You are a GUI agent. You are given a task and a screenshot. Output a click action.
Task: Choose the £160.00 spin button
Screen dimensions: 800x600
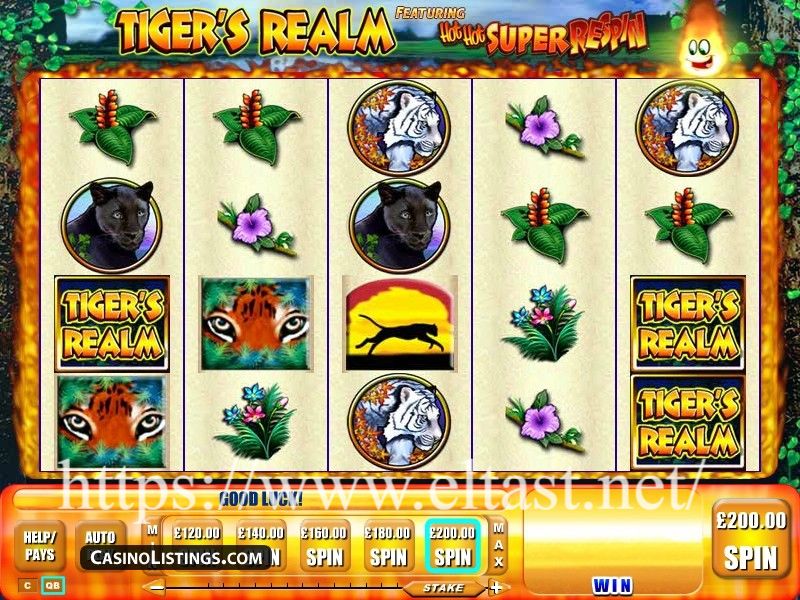pyautogui.click(x=324, y=545)
